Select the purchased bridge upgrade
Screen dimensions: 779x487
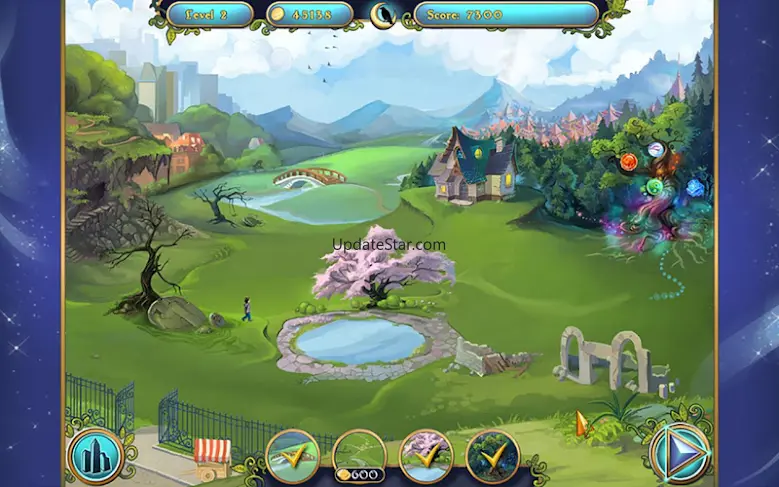click(x=293, y=456)
